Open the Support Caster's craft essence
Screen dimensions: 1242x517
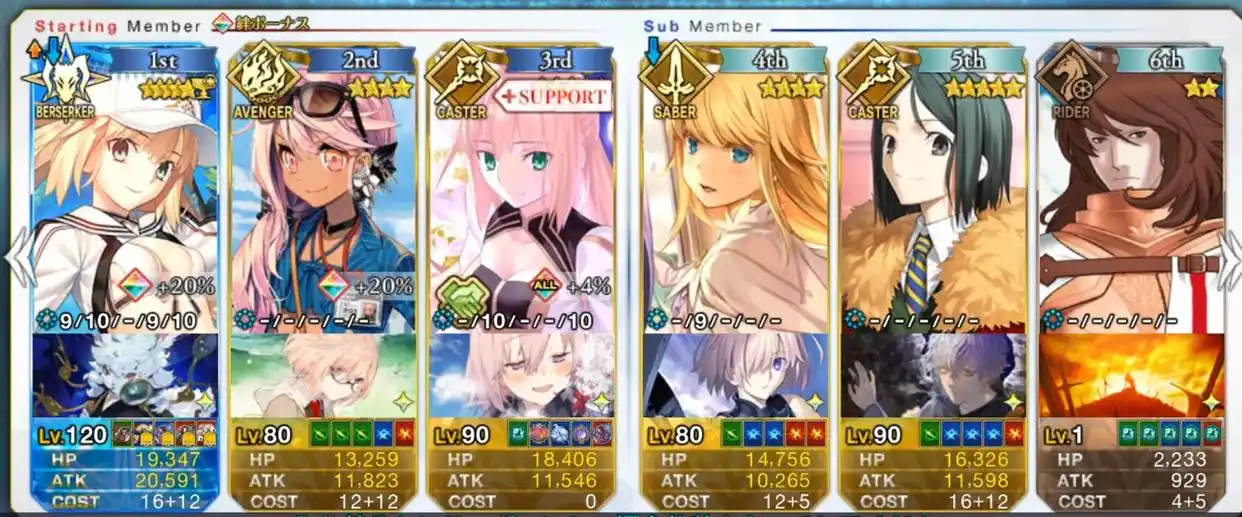[520, 375]
